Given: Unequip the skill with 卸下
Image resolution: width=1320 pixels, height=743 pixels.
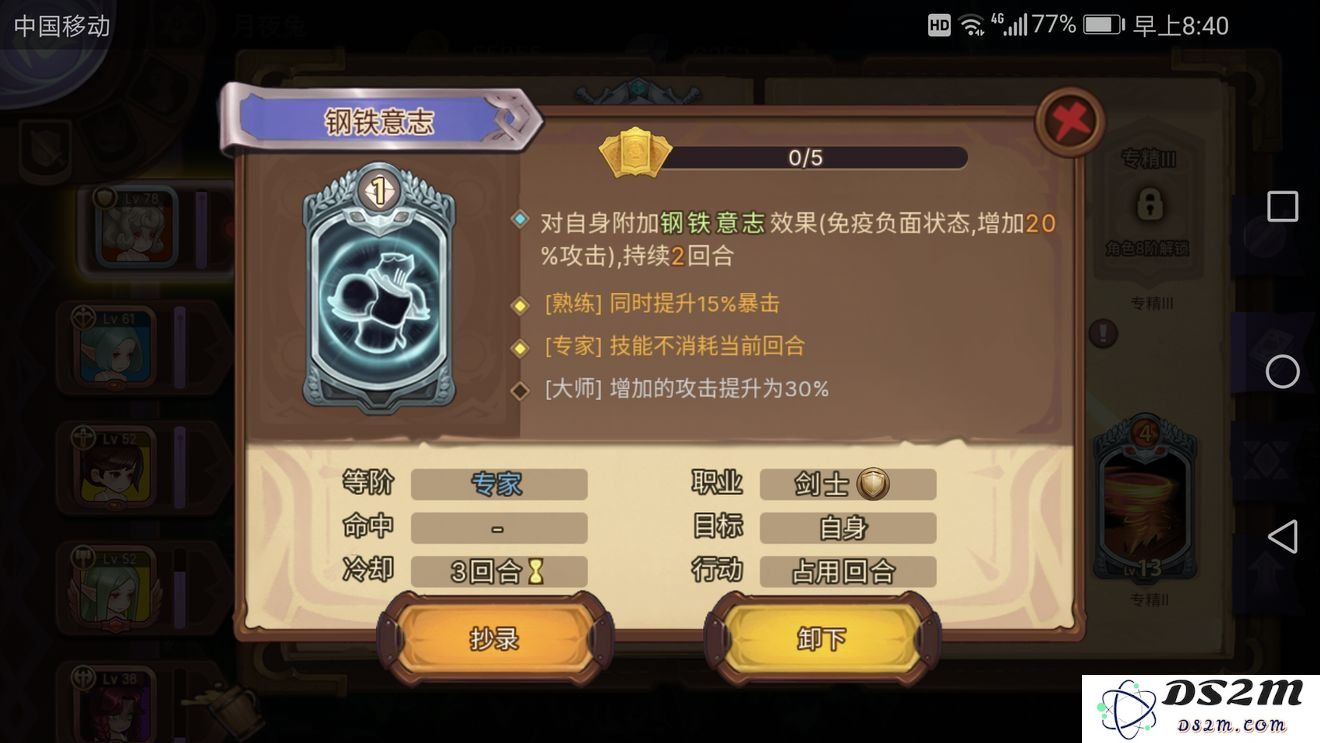Looking at the screenshot, I should coord(822,638).
